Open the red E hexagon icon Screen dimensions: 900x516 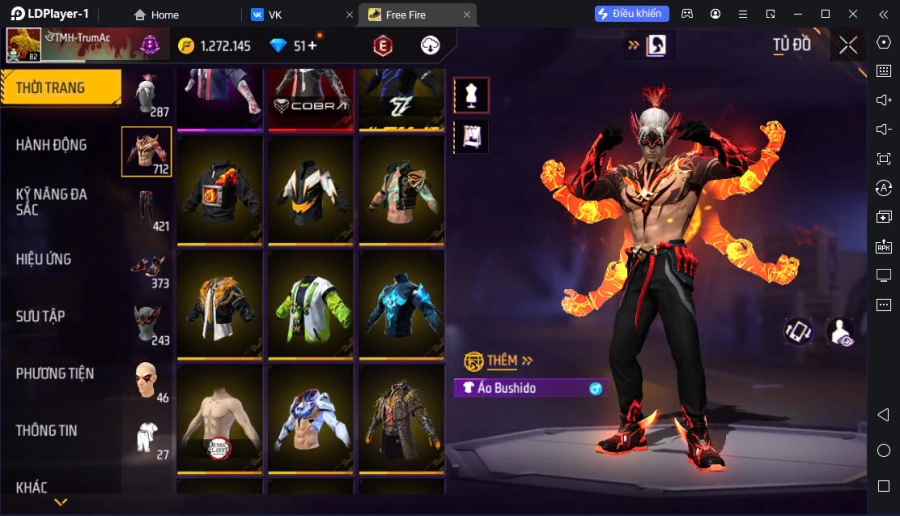[x=383, y=46]
